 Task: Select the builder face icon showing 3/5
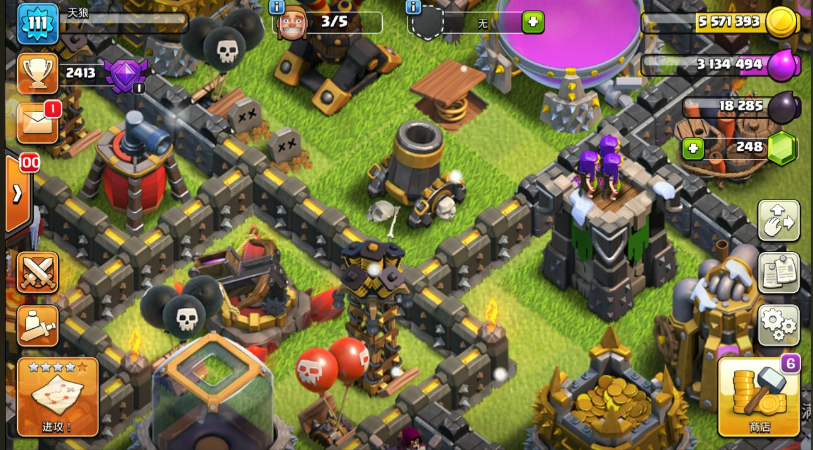(292, 22)
